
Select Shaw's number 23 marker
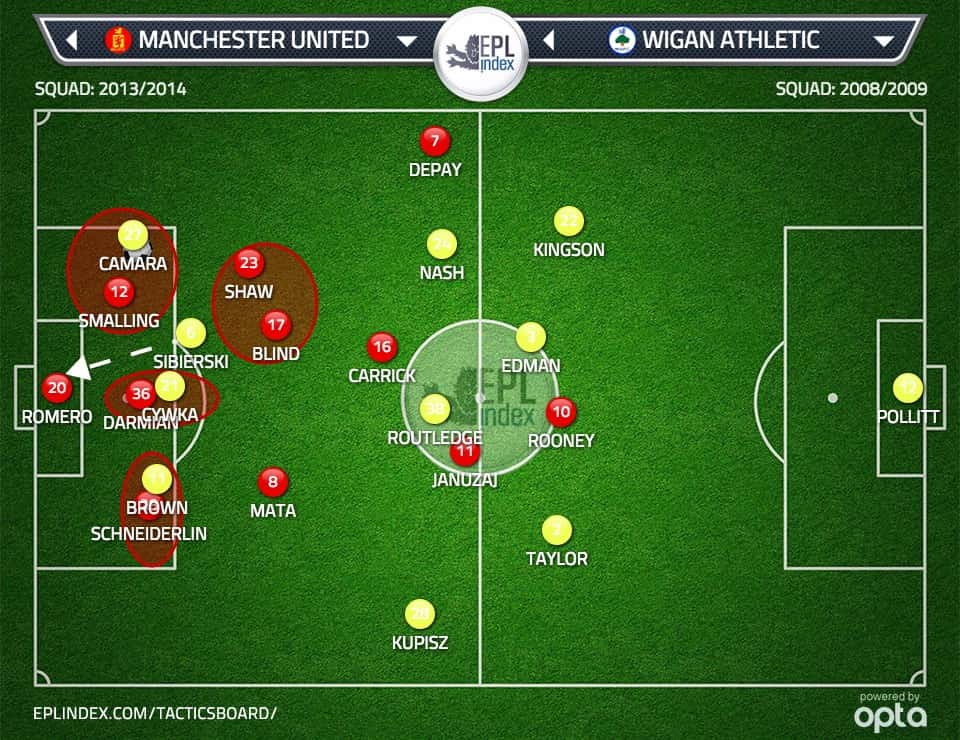(249, 264)
